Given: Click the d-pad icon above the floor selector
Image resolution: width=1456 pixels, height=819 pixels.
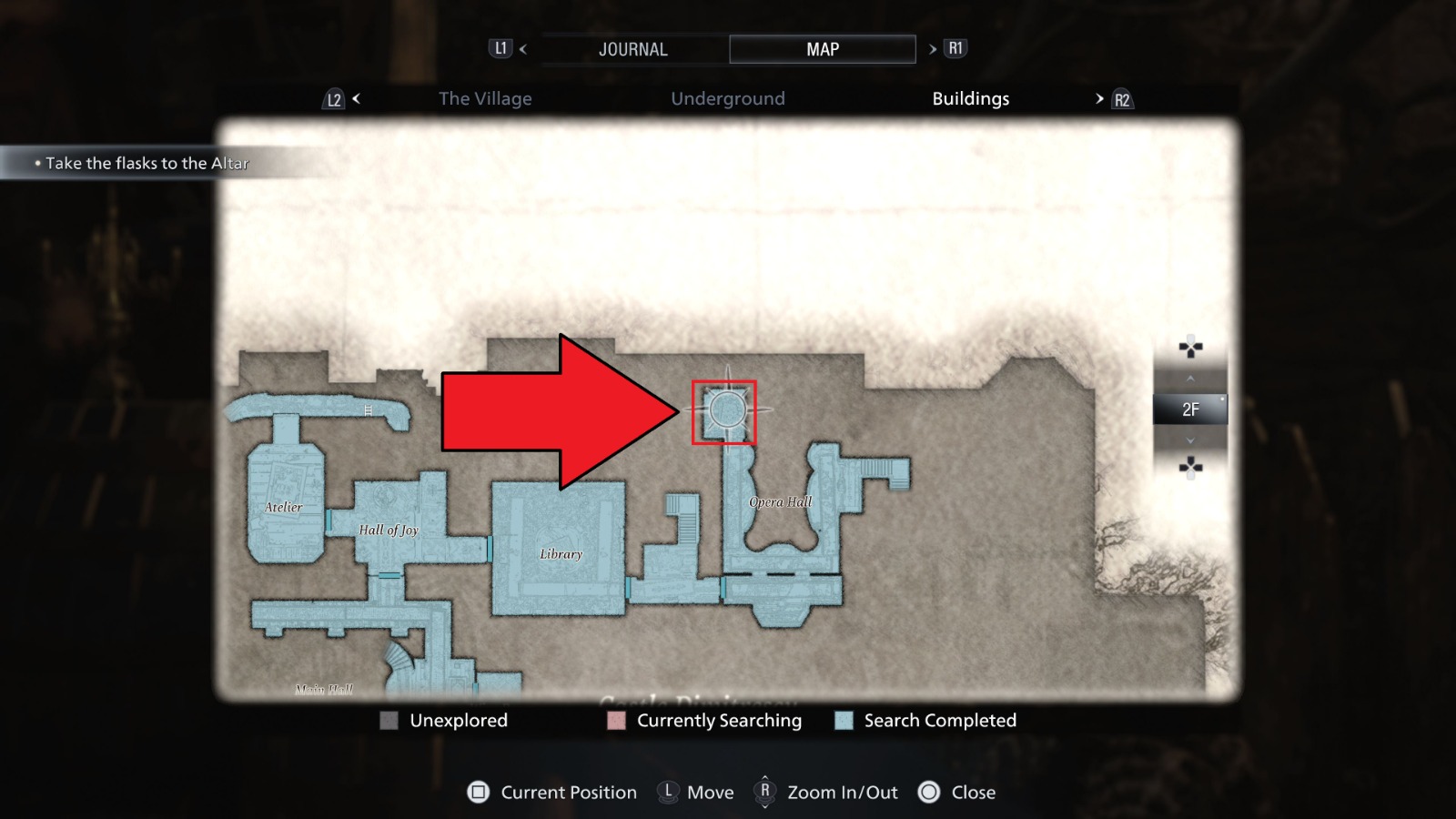Looking at the screenshot, I should pos(1190,348).
